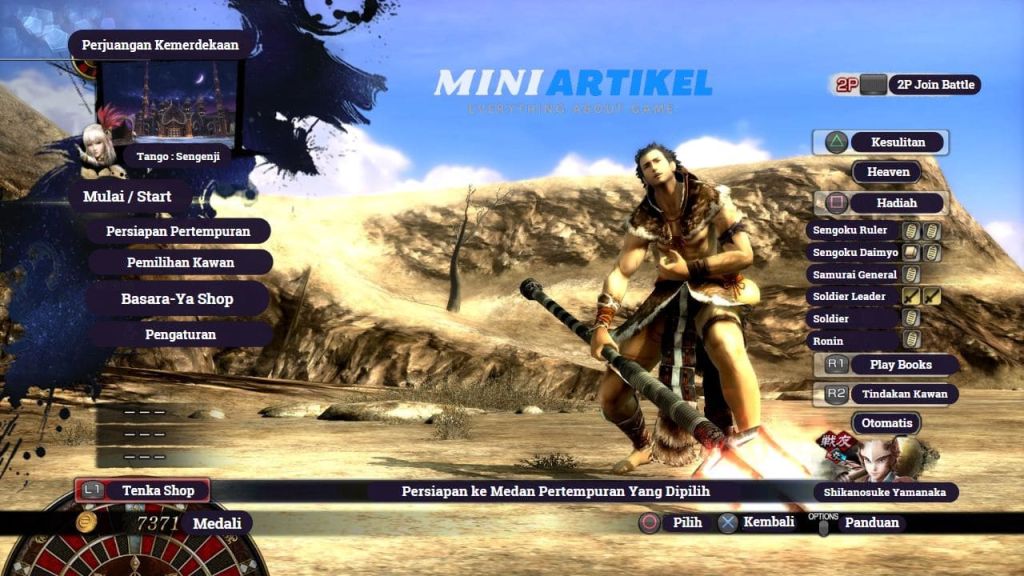Select Mulai / Start menu entry
Screen dimensions: 1024x576
point(131,197)
